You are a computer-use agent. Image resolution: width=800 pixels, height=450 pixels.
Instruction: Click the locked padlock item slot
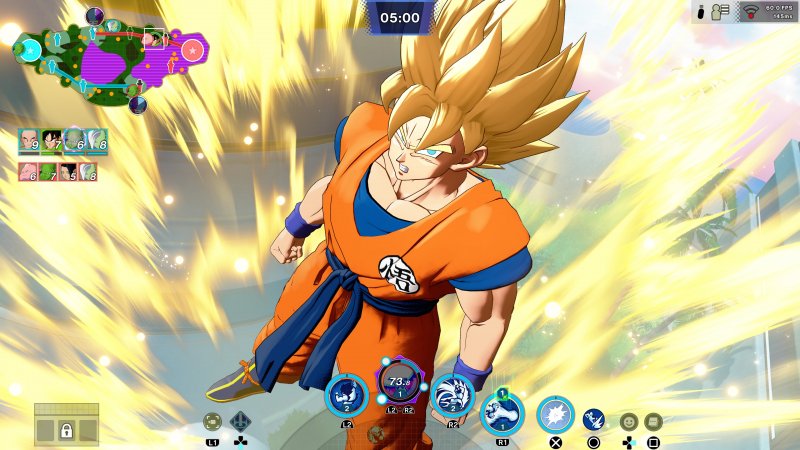(67, 431)
